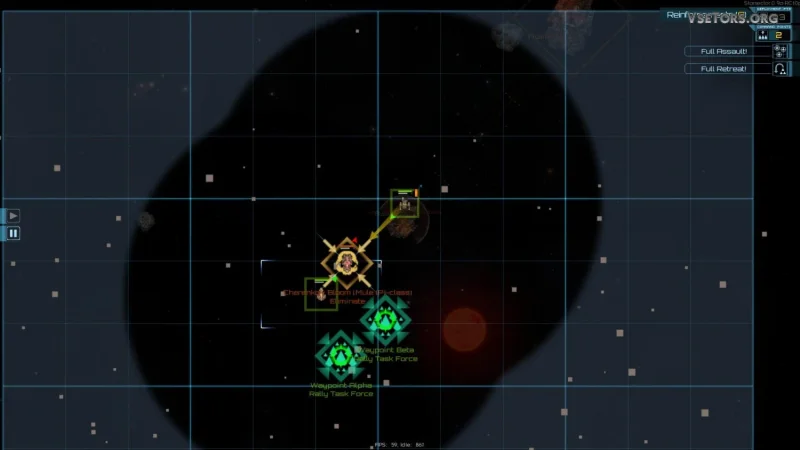The image size is (800, 450).
Task: Select Waypoint Beta rally marker
Action: click(x=385, y=320)
